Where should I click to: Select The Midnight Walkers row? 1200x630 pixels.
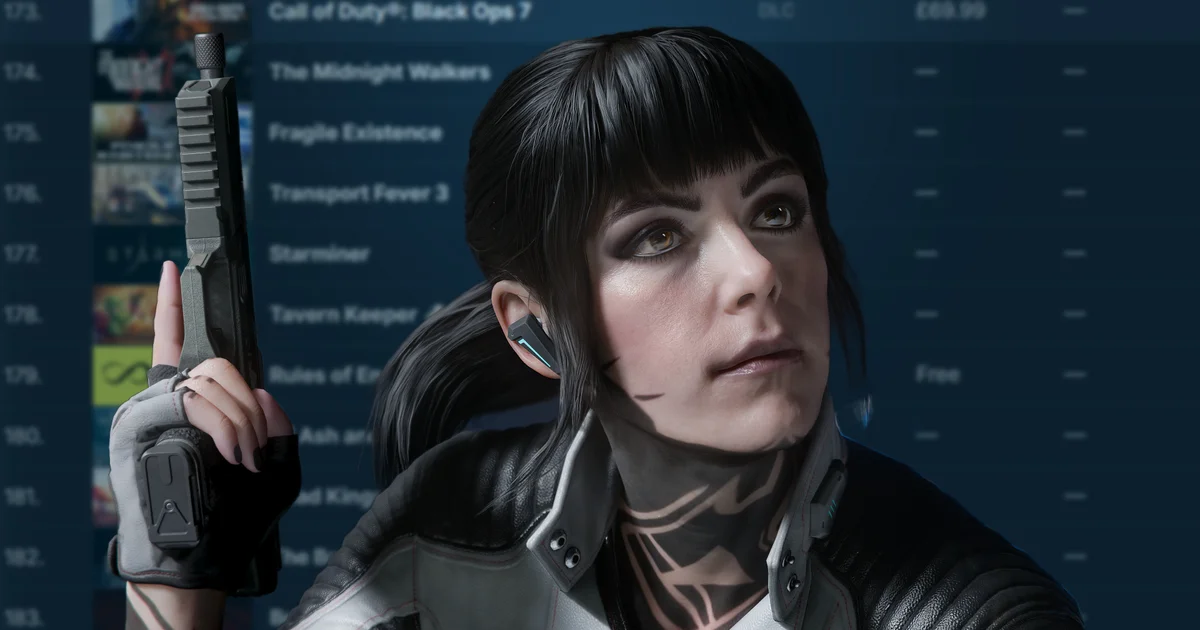(x=379, y=72)
